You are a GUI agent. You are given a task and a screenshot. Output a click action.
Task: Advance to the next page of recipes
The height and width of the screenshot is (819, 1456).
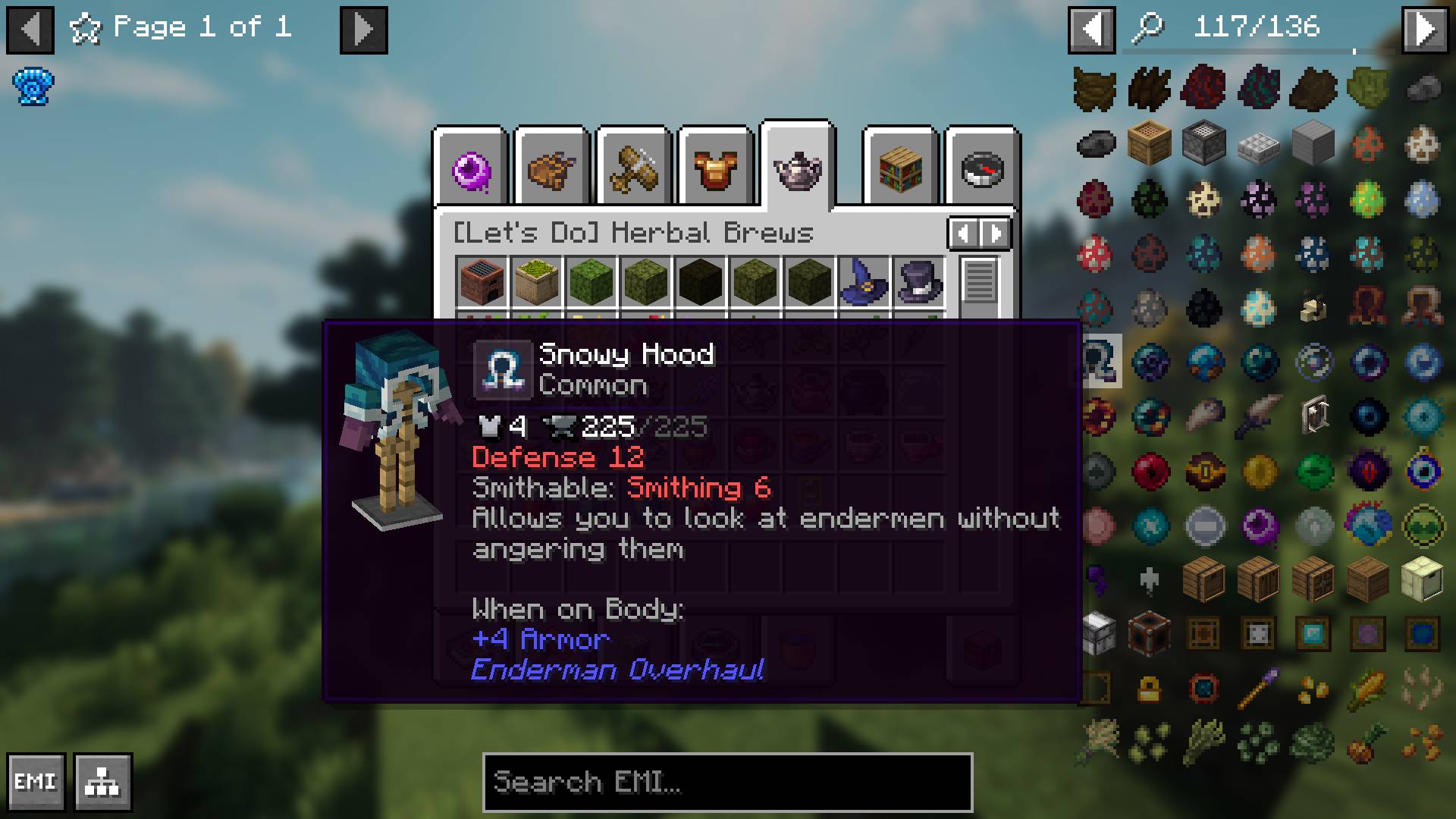click(362, 29)
